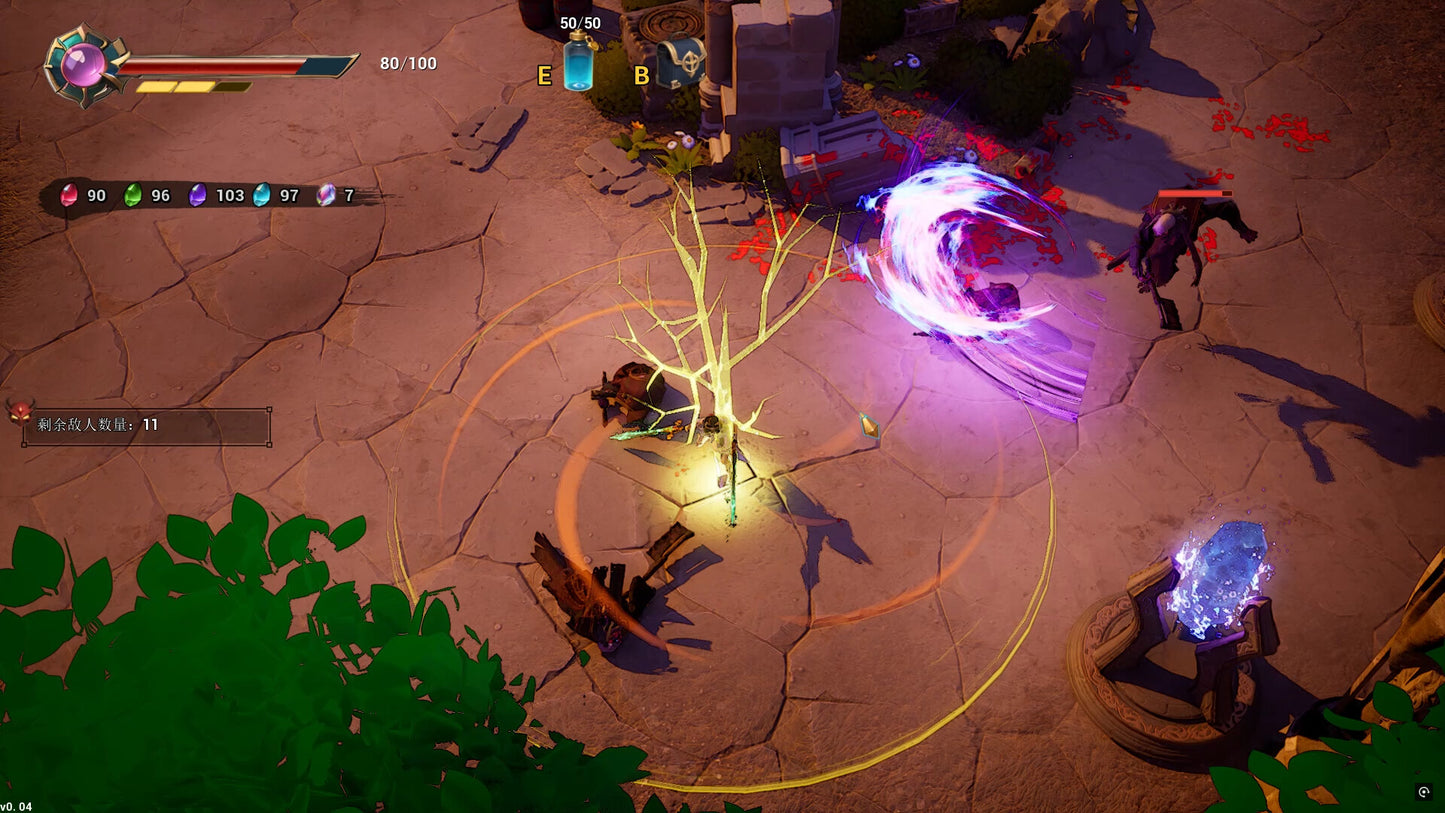Select the rainbow gem currency icon

(x=326, y=195)
